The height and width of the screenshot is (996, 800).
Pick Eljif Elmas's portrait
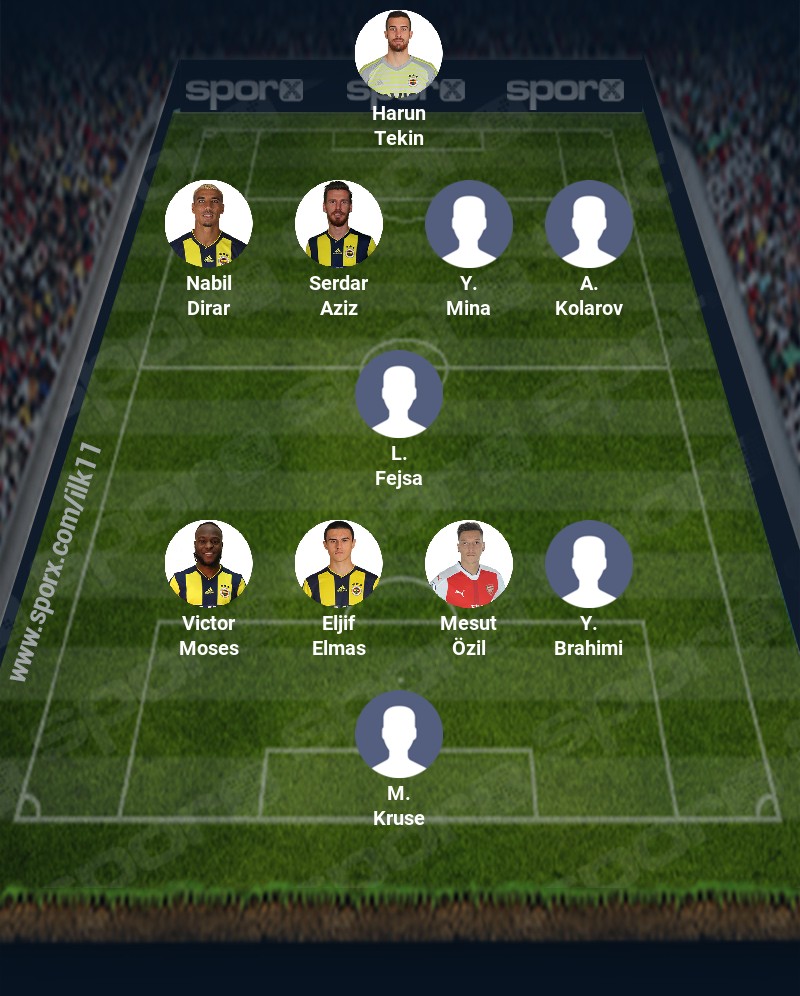[339, 564]
